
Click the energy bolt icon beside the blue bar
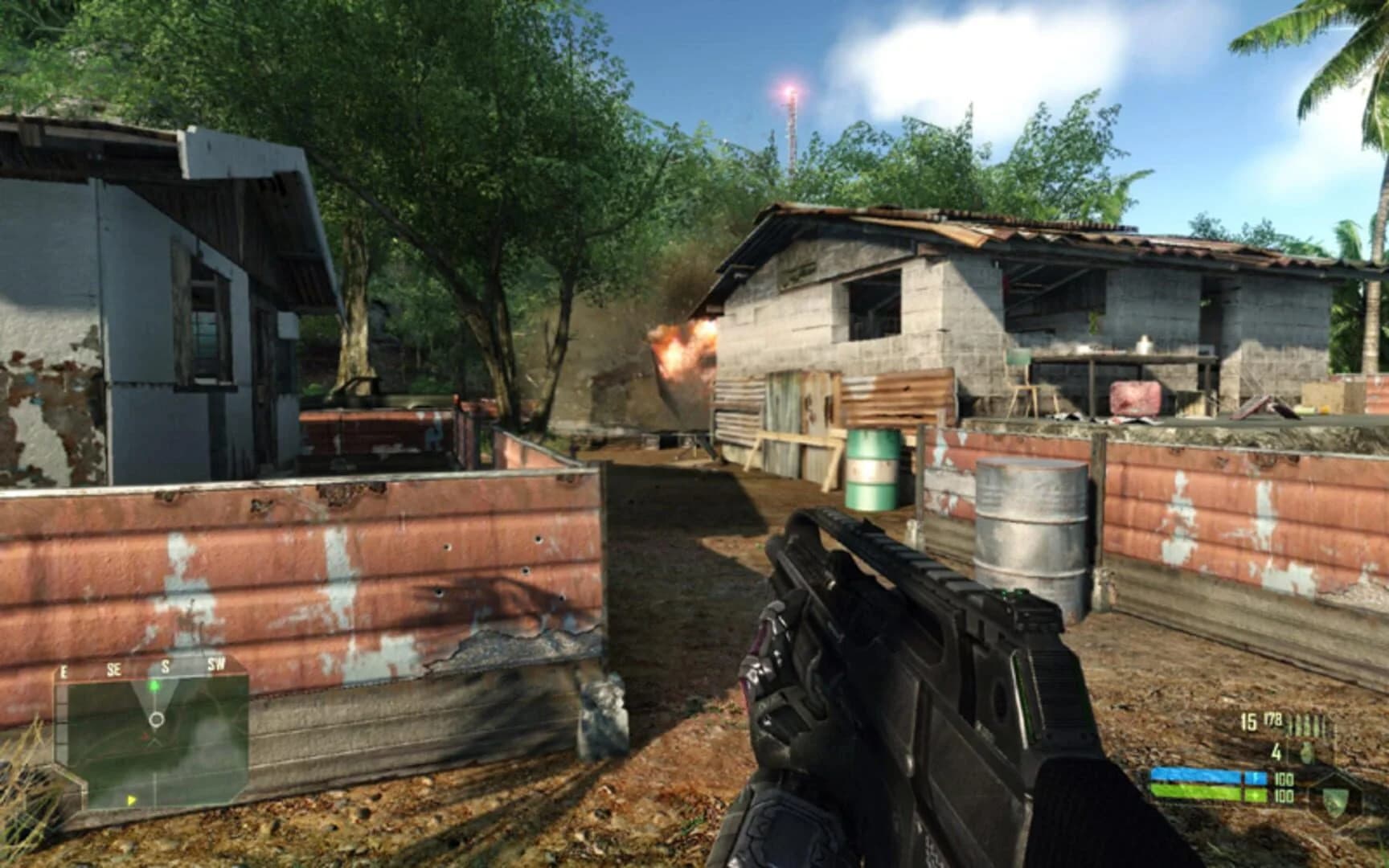coord(1256,777)
